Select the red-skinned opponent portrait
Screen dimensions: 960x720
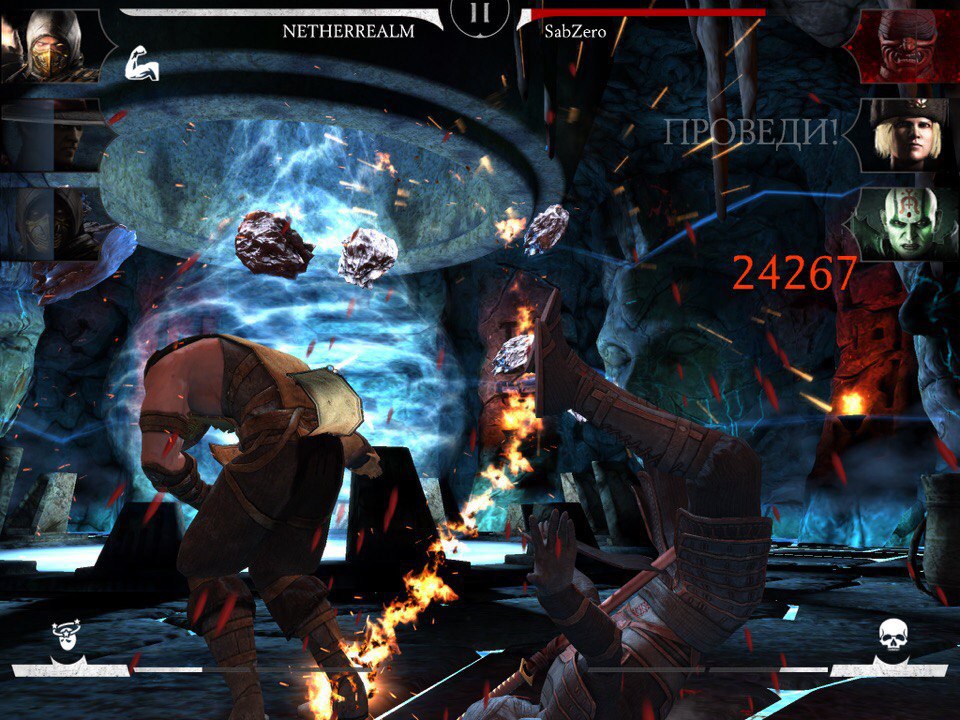click(907, 46)
